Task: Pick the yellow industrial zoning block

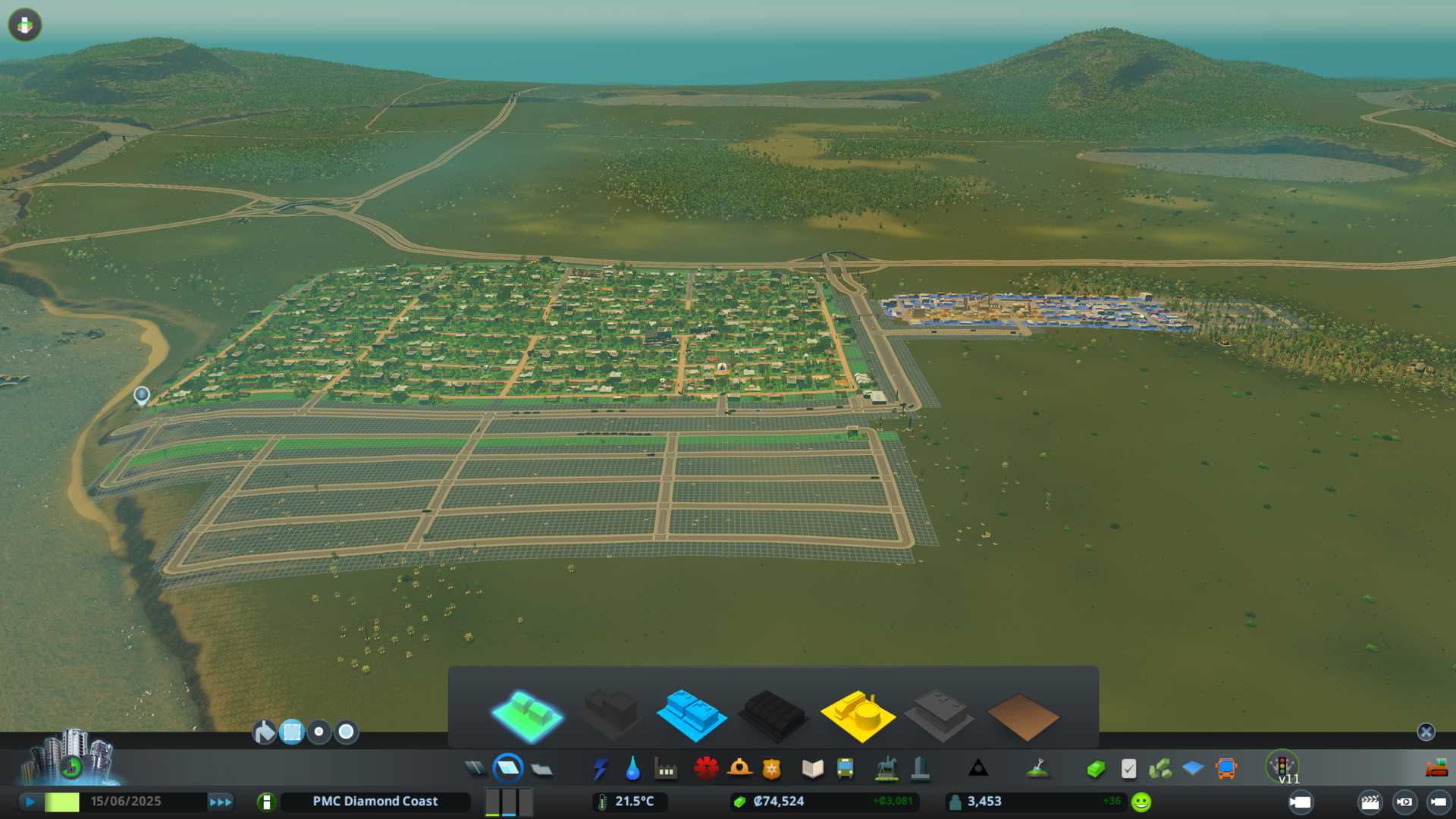Action: [x=858, y=715]
